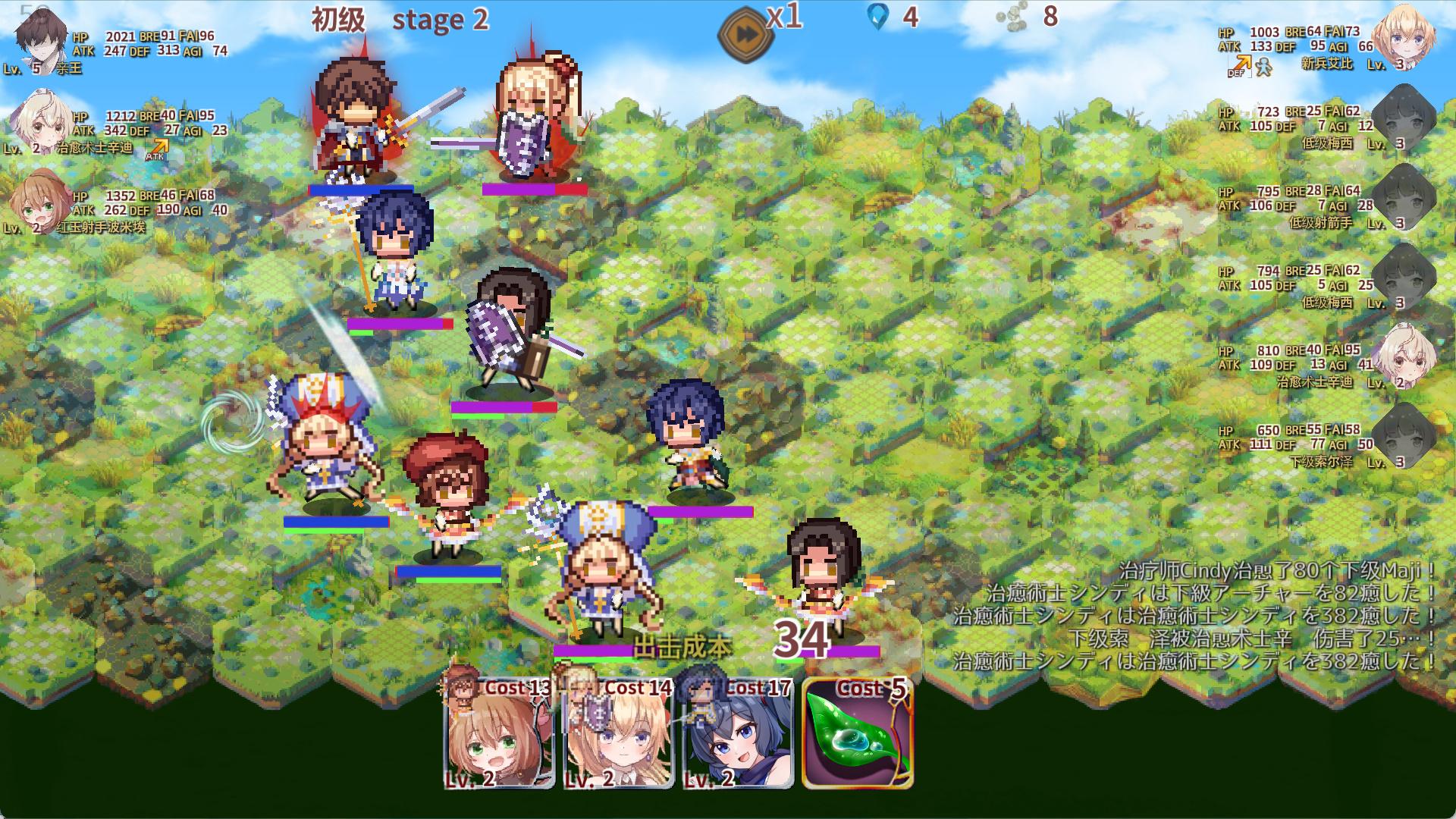Select the Cost 13 brown-haired archer card
The image size is (1456, 819).
pos(498,735)
